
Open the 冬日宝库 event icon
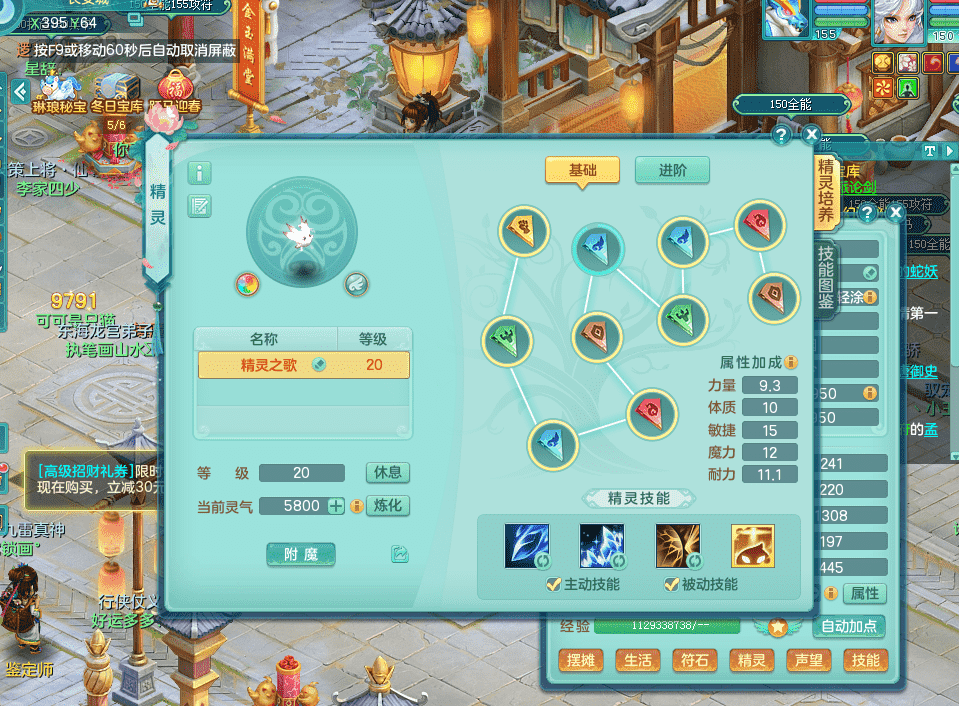pos(116,88)
